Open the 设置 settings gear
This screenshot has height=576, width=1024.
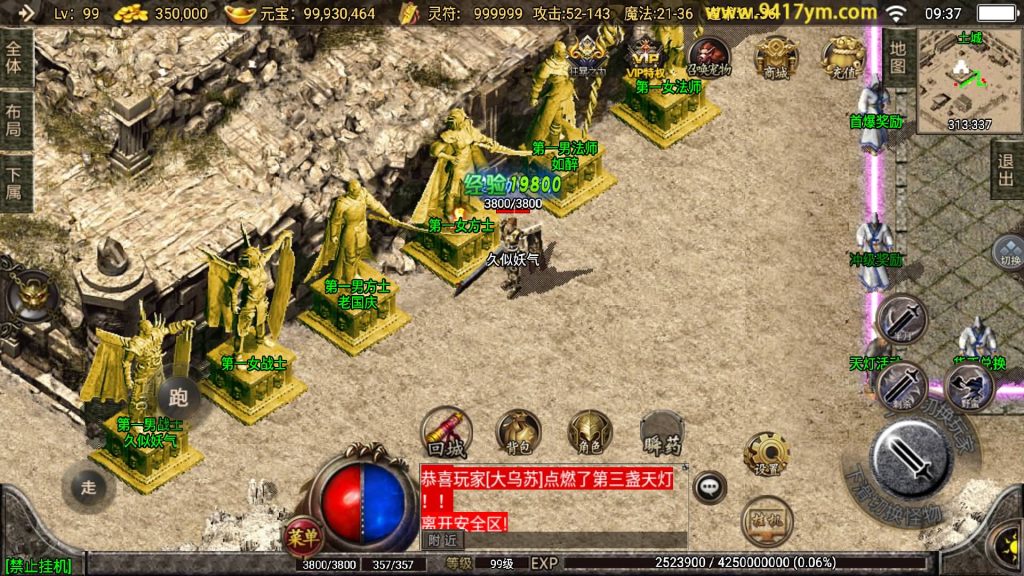click(x=767, y=454)
